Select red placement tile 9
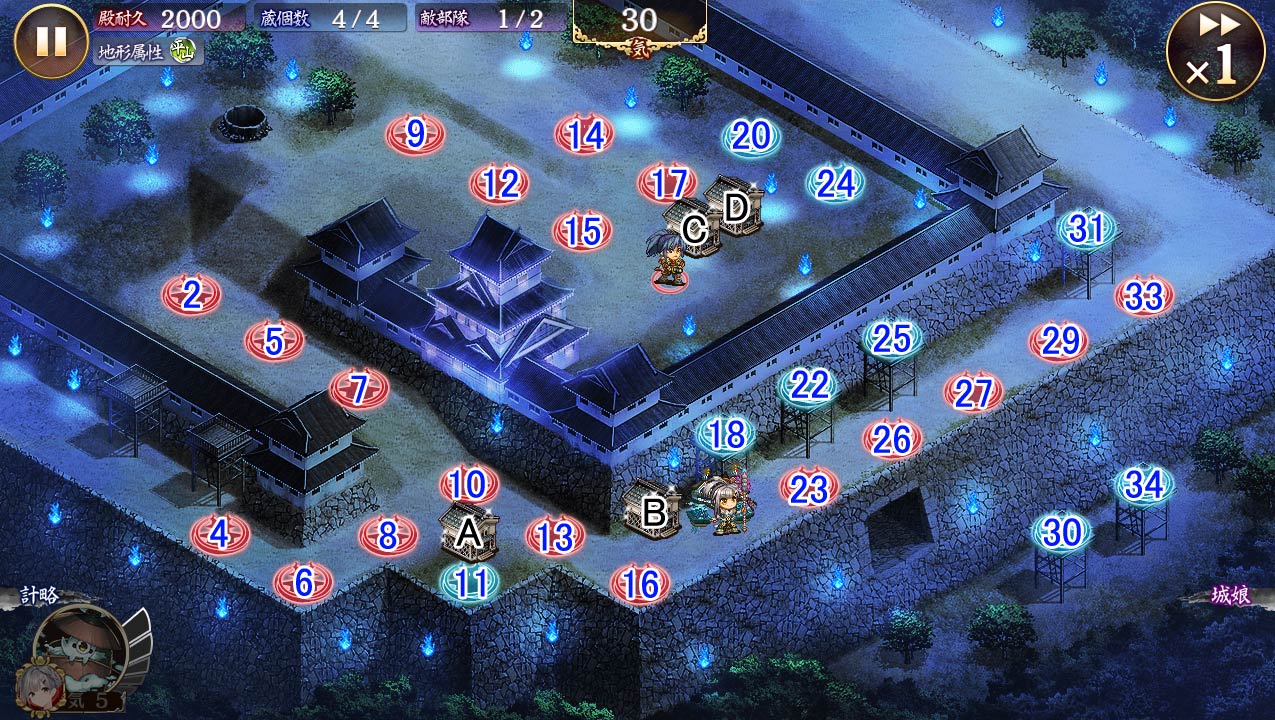Screen dimensions: 1275x720 (x=415, y=134)
